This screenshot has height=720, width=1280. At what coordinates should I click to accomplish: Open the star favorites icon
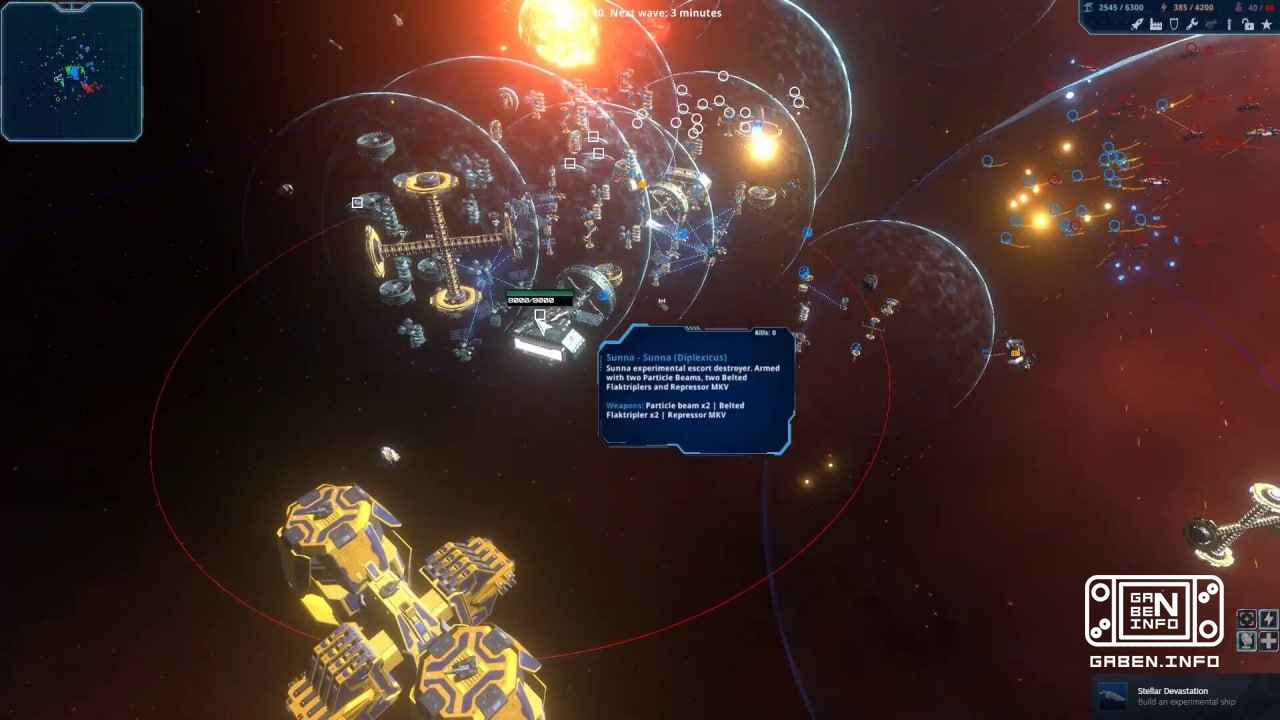(x=1266, y=24)
